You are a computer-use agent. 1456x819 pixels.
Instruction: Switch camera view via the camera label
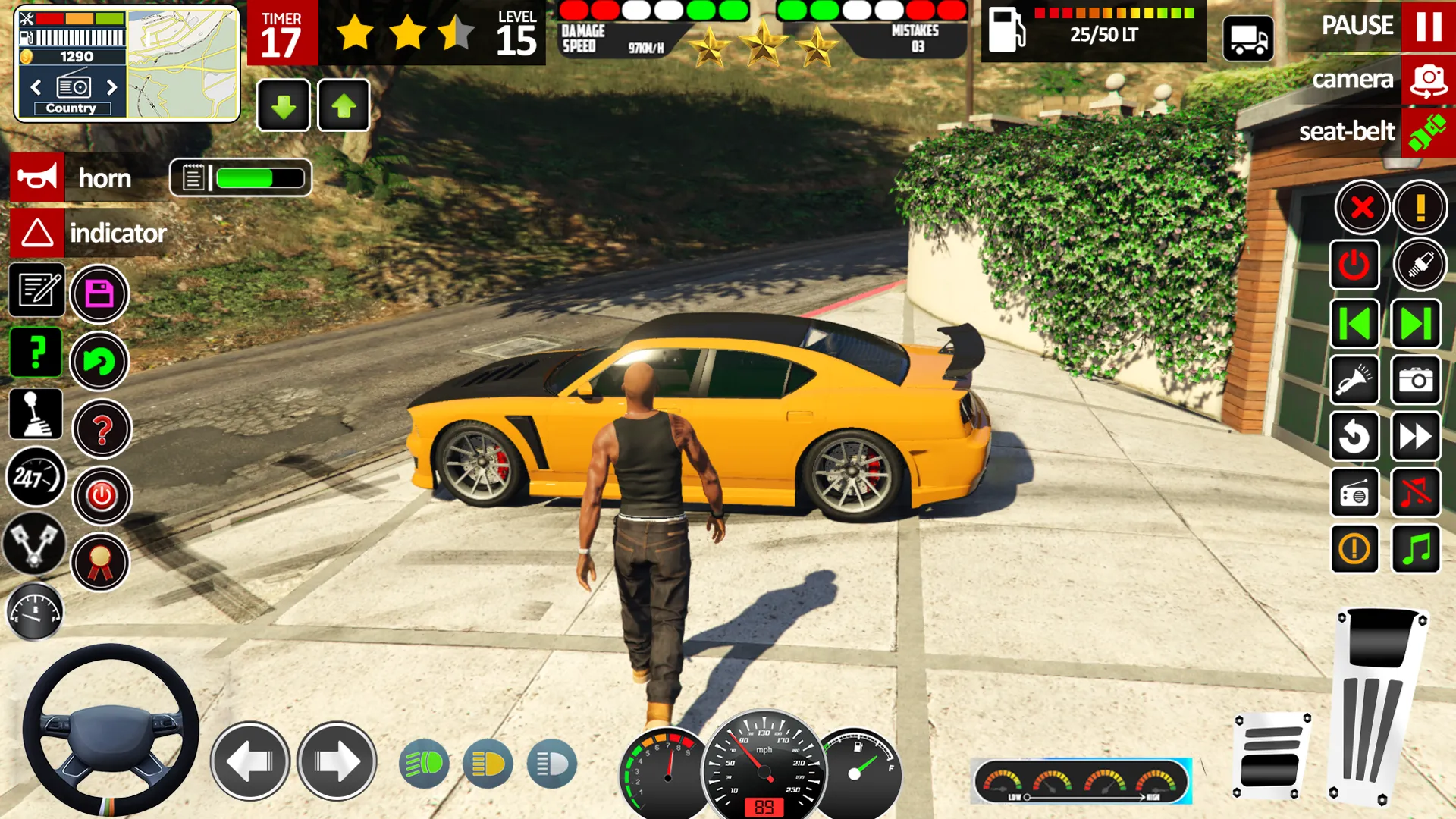click(1353, 79)
